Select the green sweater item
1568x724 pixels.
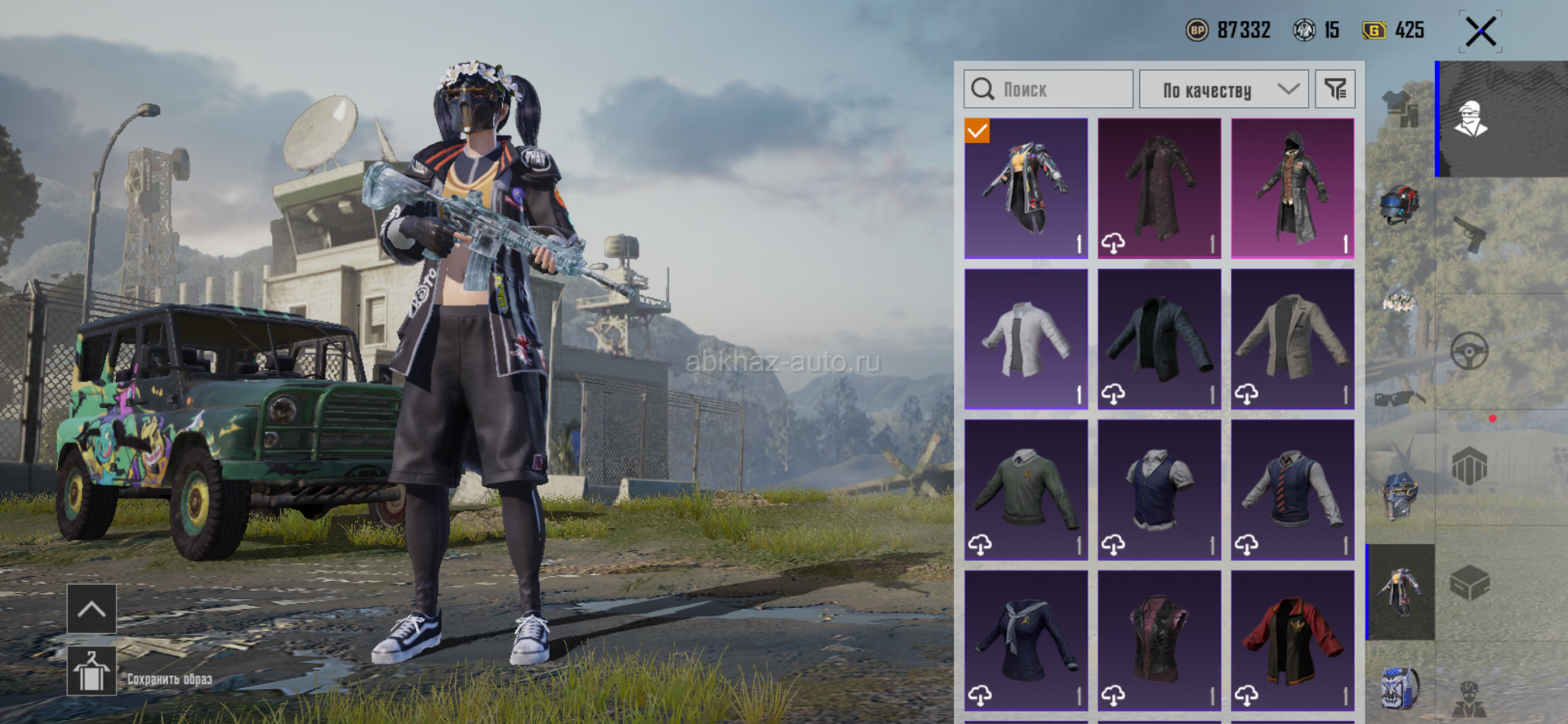click(1026, 490)
